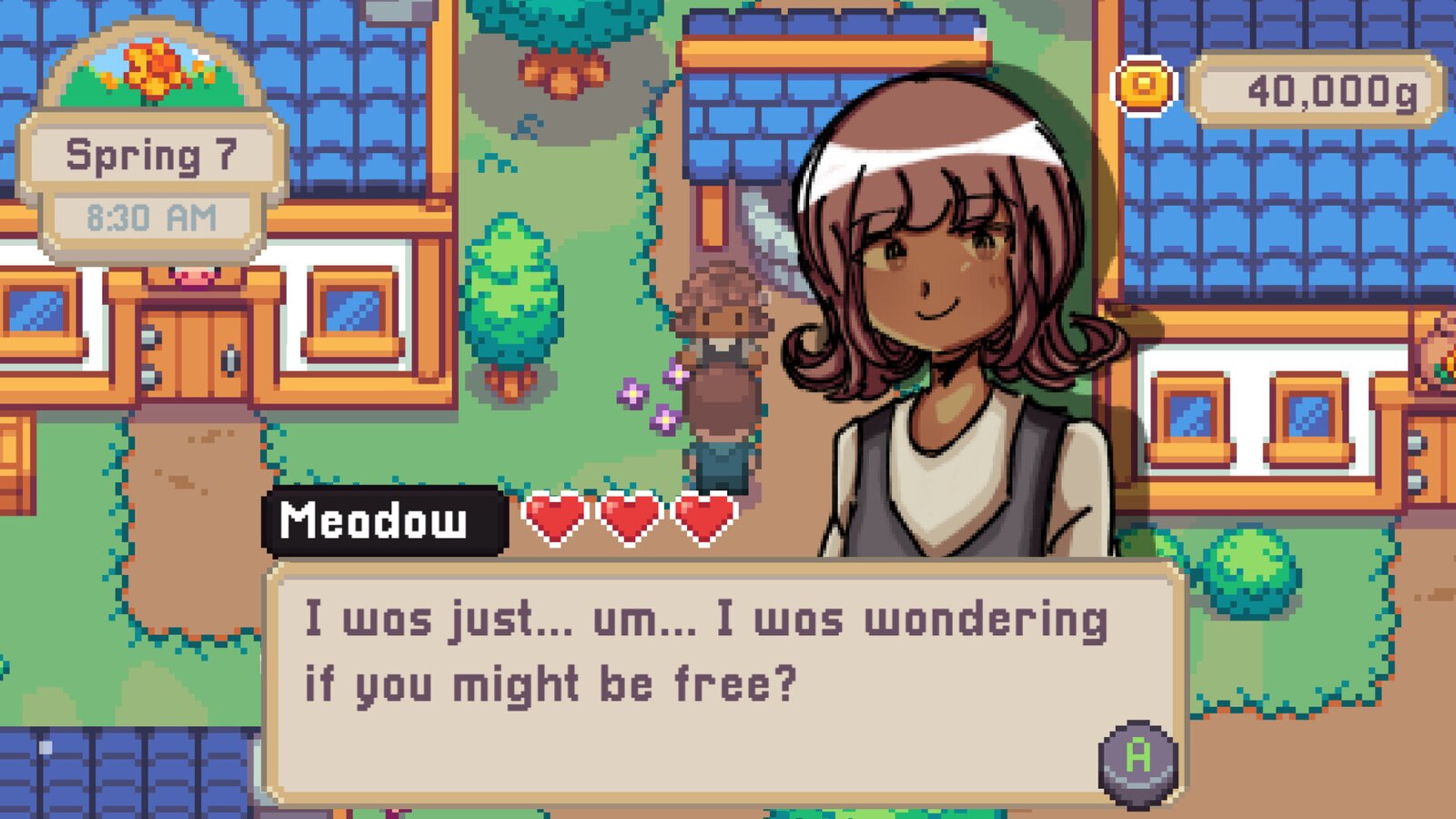Viewport: 1456px width, 819px height.
Task: Click the clock icon area showing 8:30 AM
Action: click(152, 216)
